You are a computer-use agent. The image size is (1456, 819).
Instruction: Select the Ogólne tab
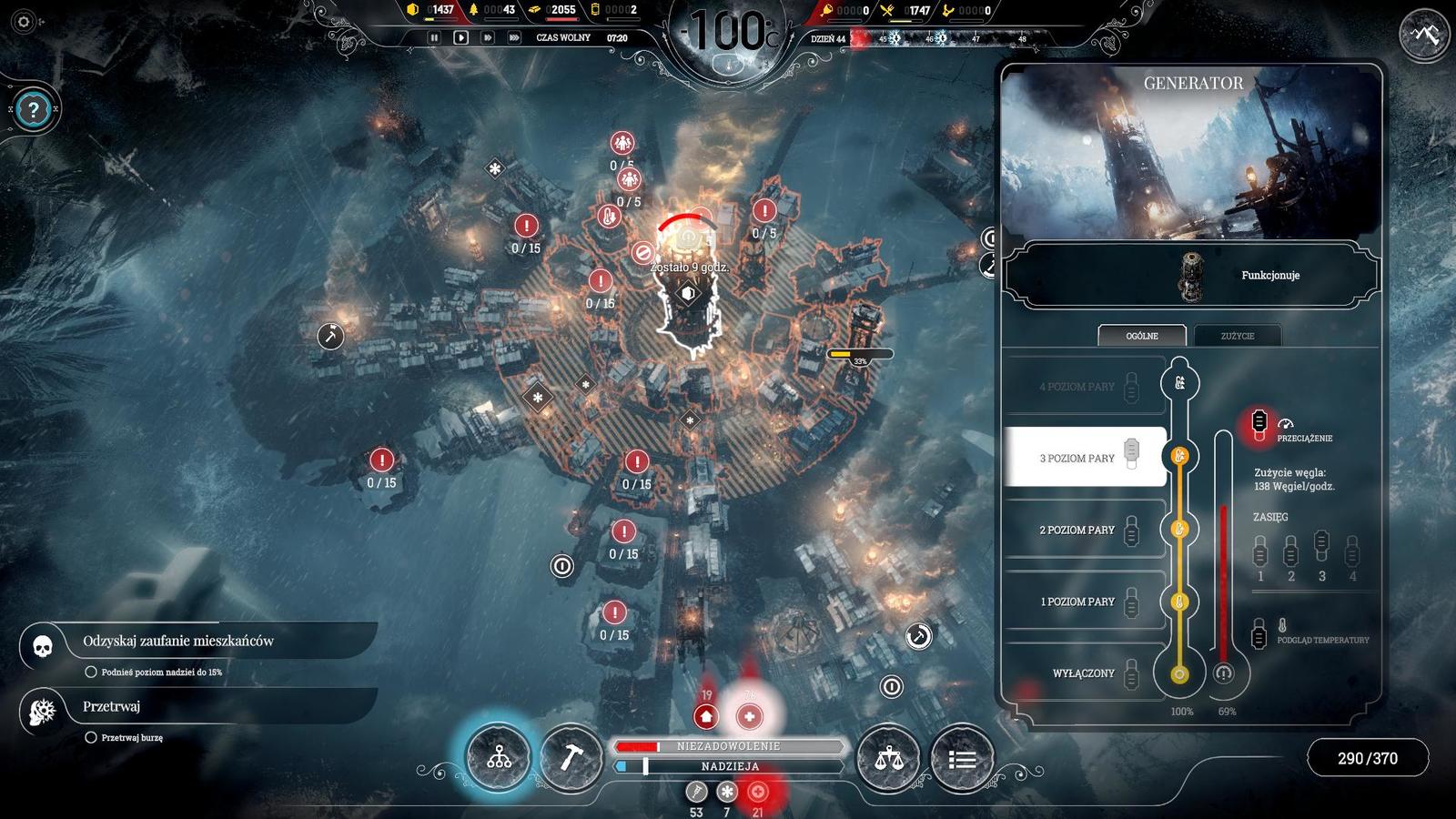point(1142,336)
